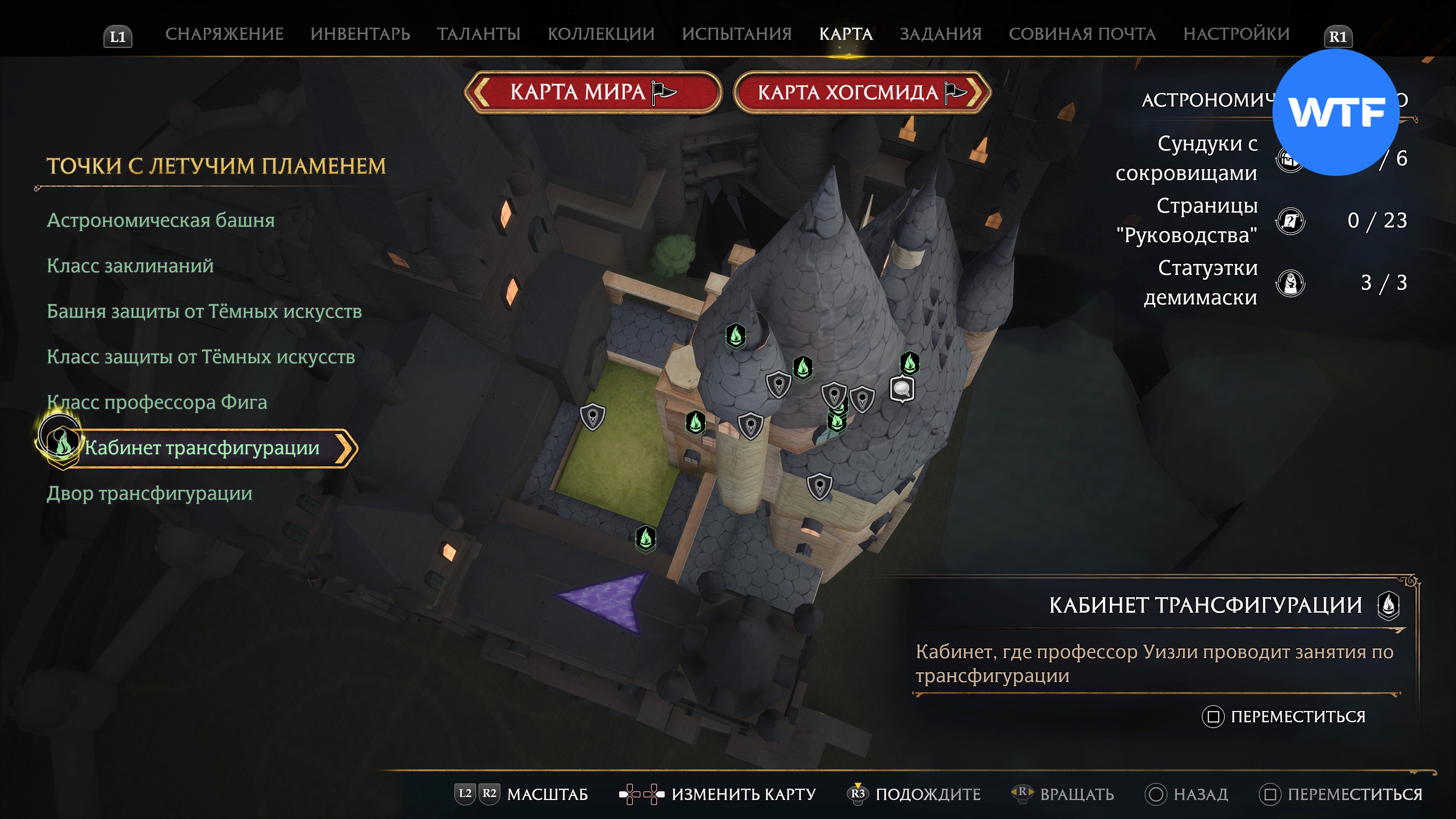
Task: Open the Настройки tab
Action: (1236, 34)
